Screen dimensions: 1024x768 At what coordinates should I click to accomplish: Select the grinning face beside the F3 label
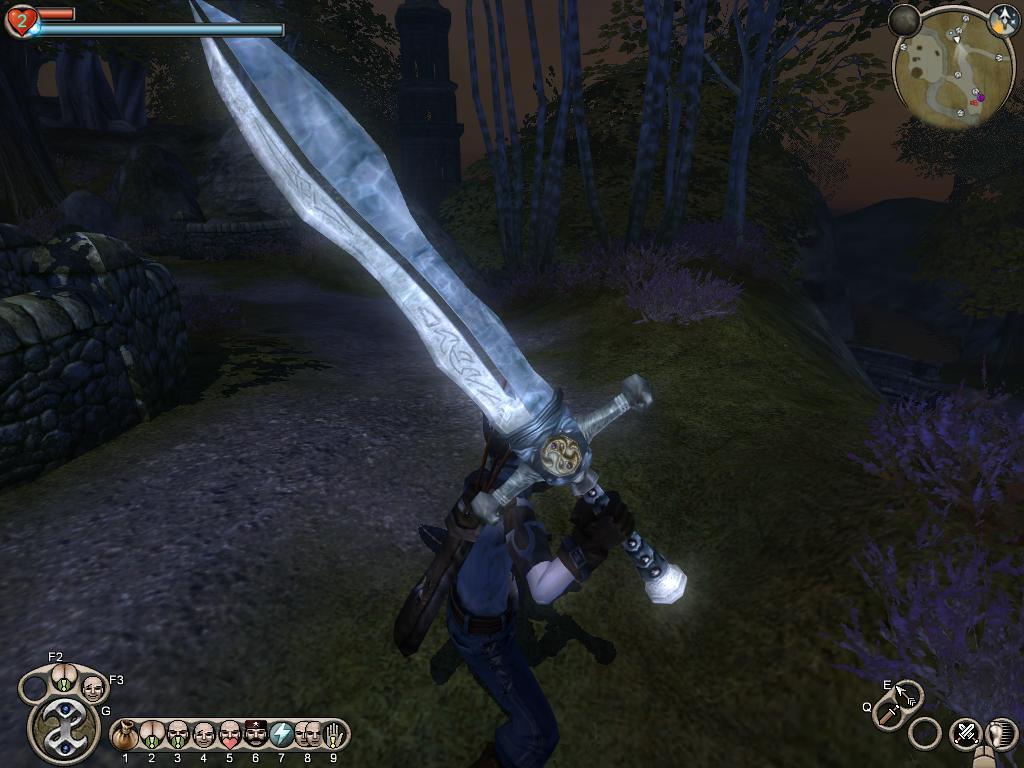[92, 689]
